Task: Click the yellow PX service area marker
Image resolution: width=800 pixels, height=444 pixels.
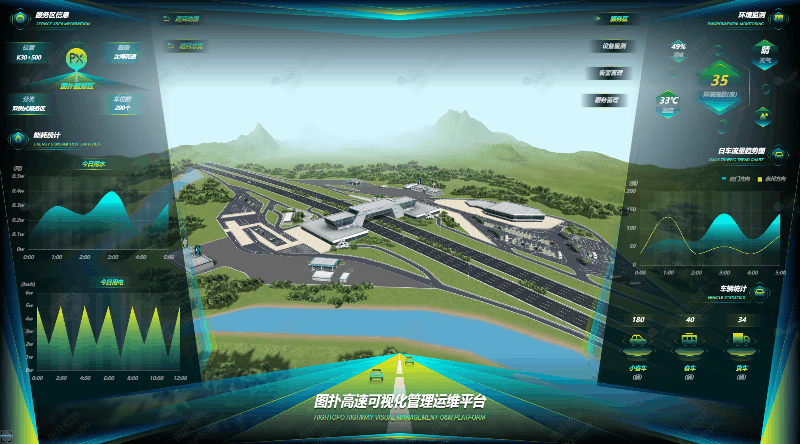Action: [76, 59]
